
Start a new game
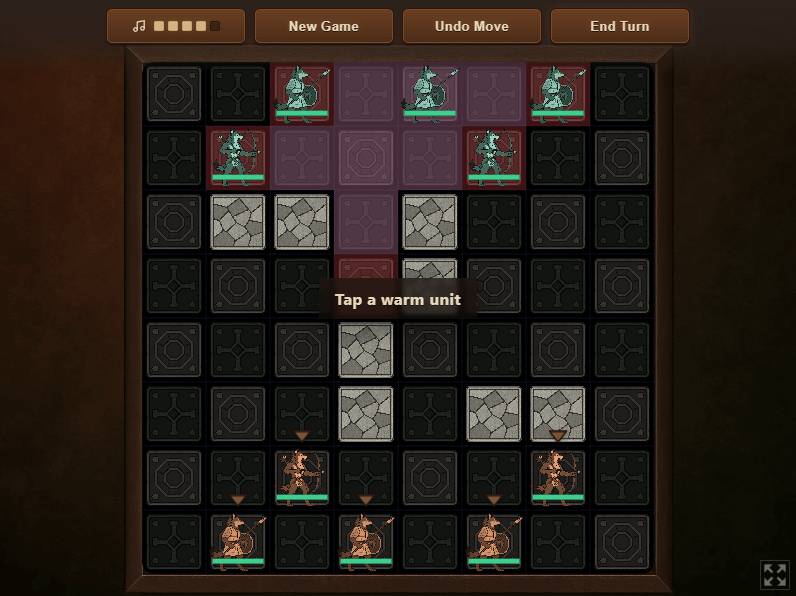click(323, 27)
